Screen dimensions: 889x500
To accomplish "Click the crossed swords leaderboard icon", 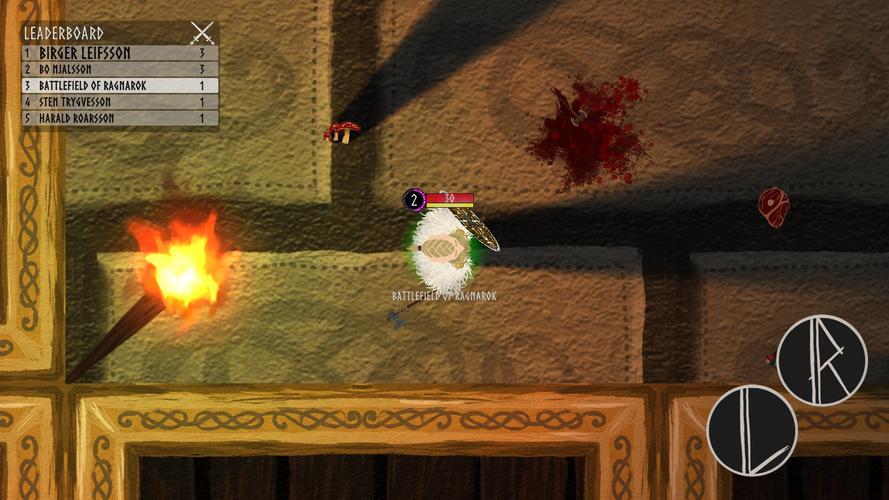I will click(x=202, y=33).
